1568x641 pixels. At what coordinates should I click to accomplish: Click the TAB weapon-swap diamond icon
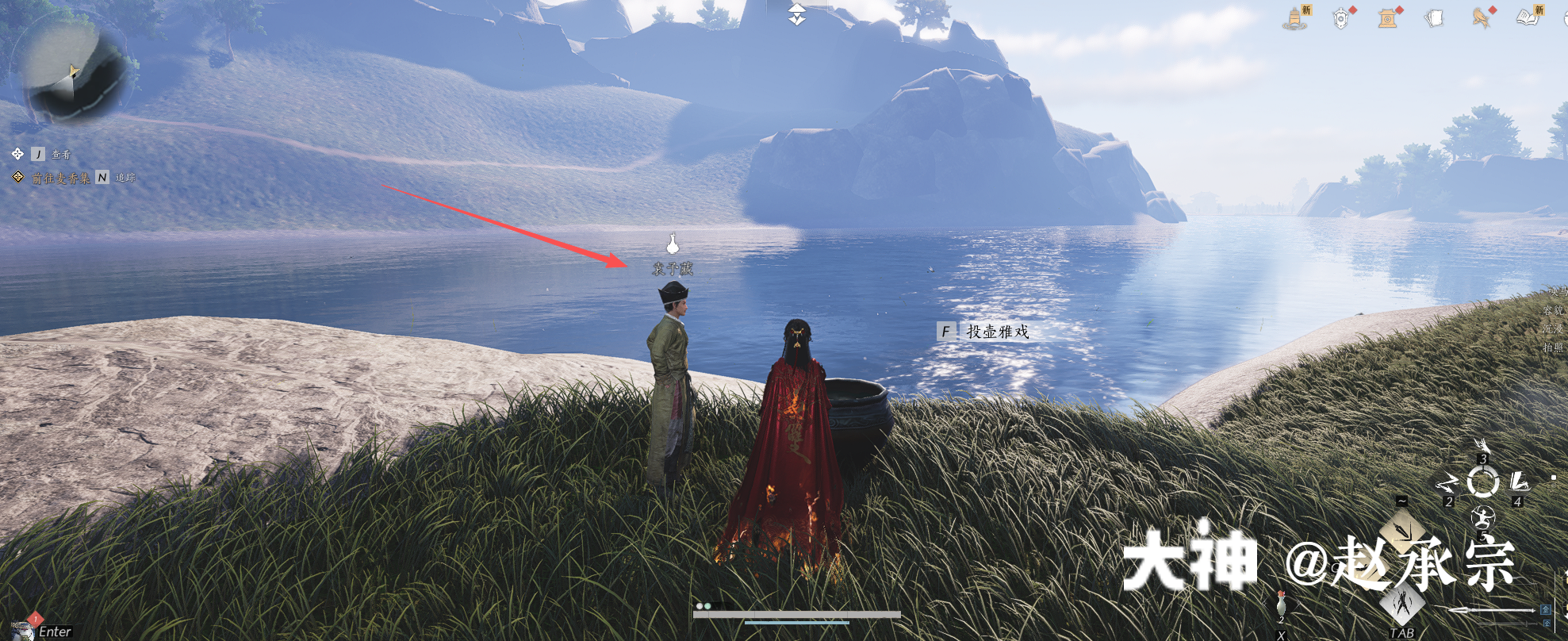pos(1402,605)
